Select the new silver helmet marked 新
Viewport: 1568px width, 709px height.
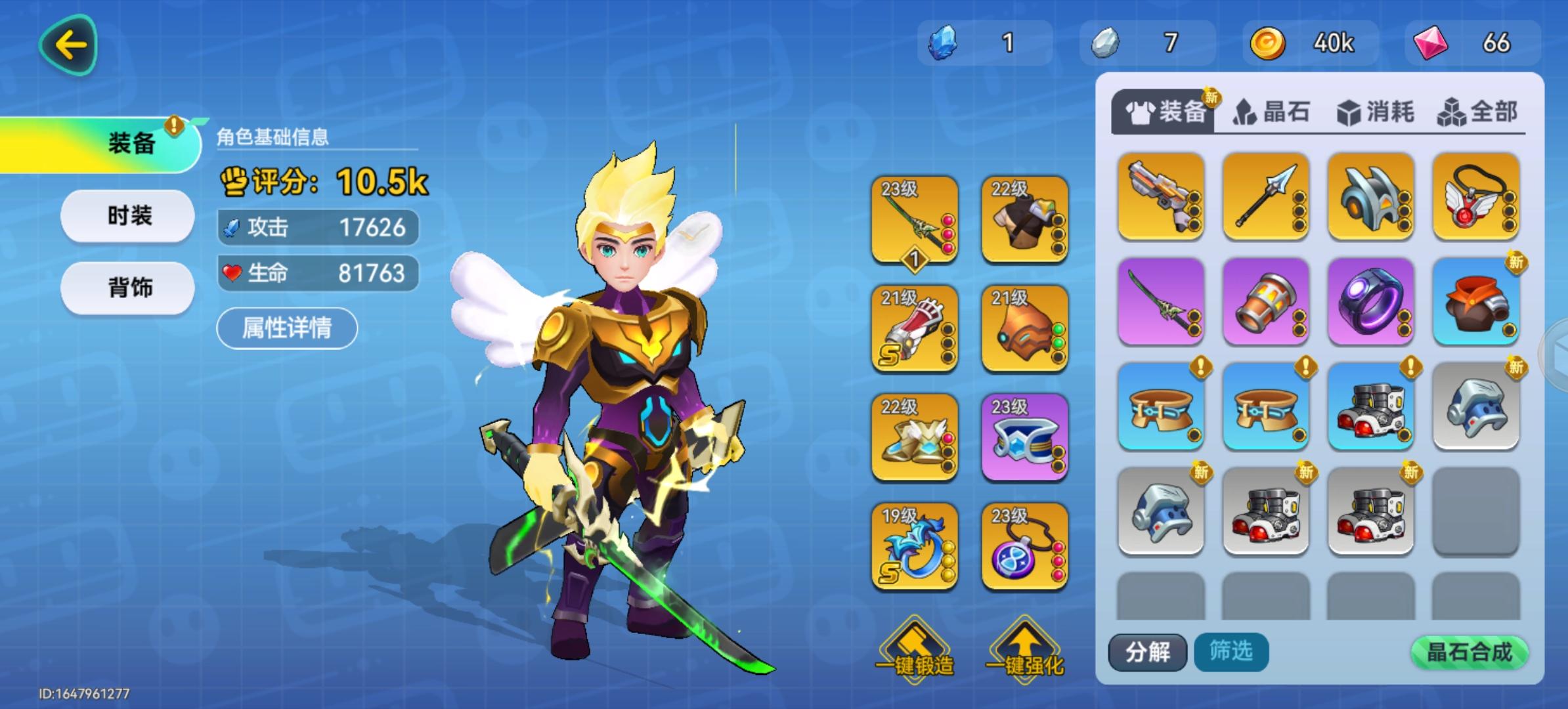1476,407
